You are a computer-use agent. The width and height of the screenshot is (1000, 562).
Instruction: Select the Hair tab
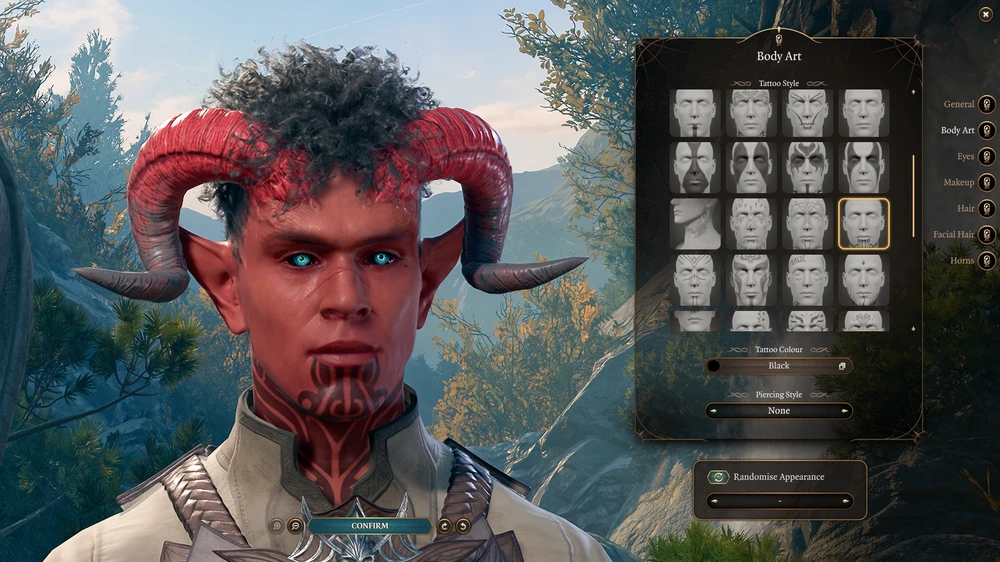(987, 208)
